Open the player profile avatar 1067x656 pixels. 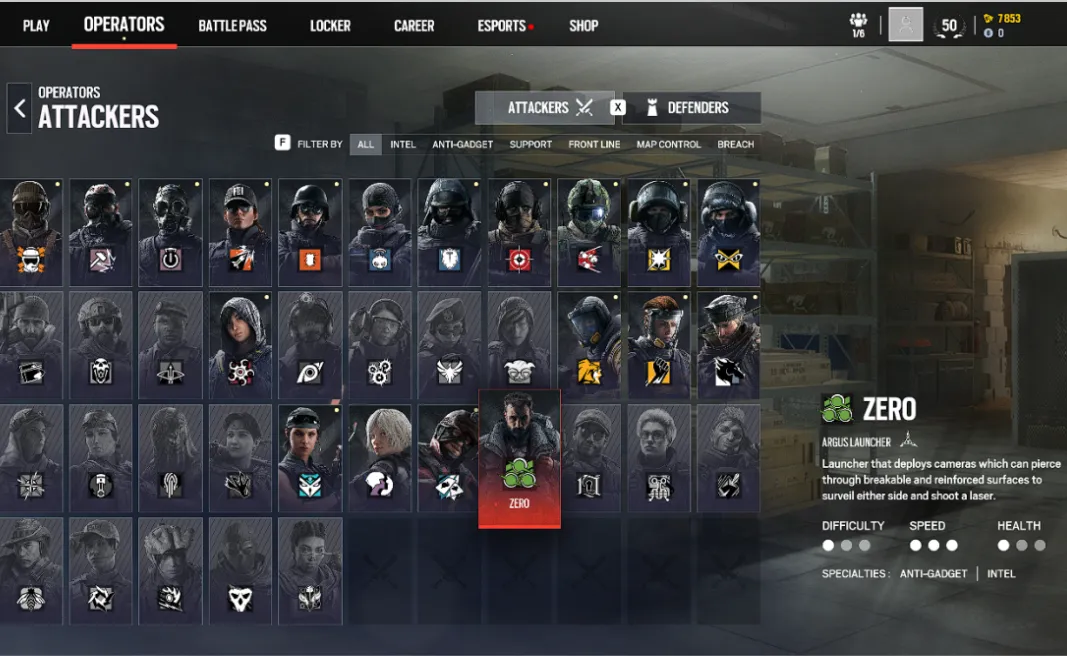click(x=905, y=25)
